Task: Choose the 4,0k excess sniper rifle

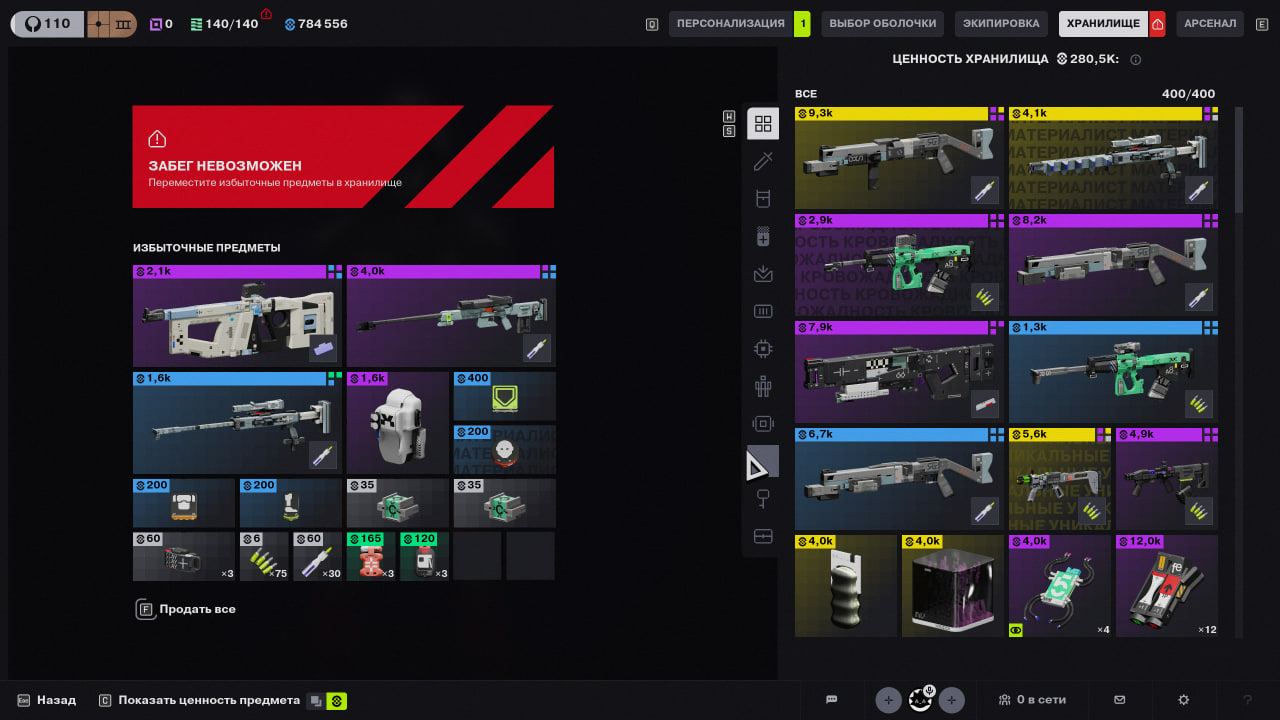Action: click(x=451, y=316)
